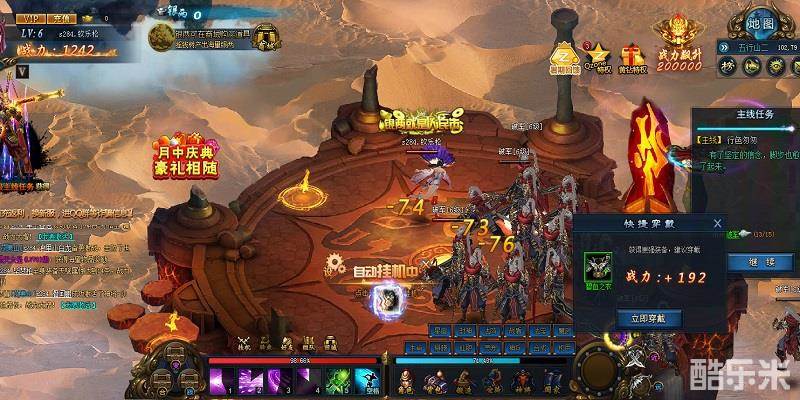
Task: Select the 碧血之戒 equipment icon in popup
Action: coord(599,265)
